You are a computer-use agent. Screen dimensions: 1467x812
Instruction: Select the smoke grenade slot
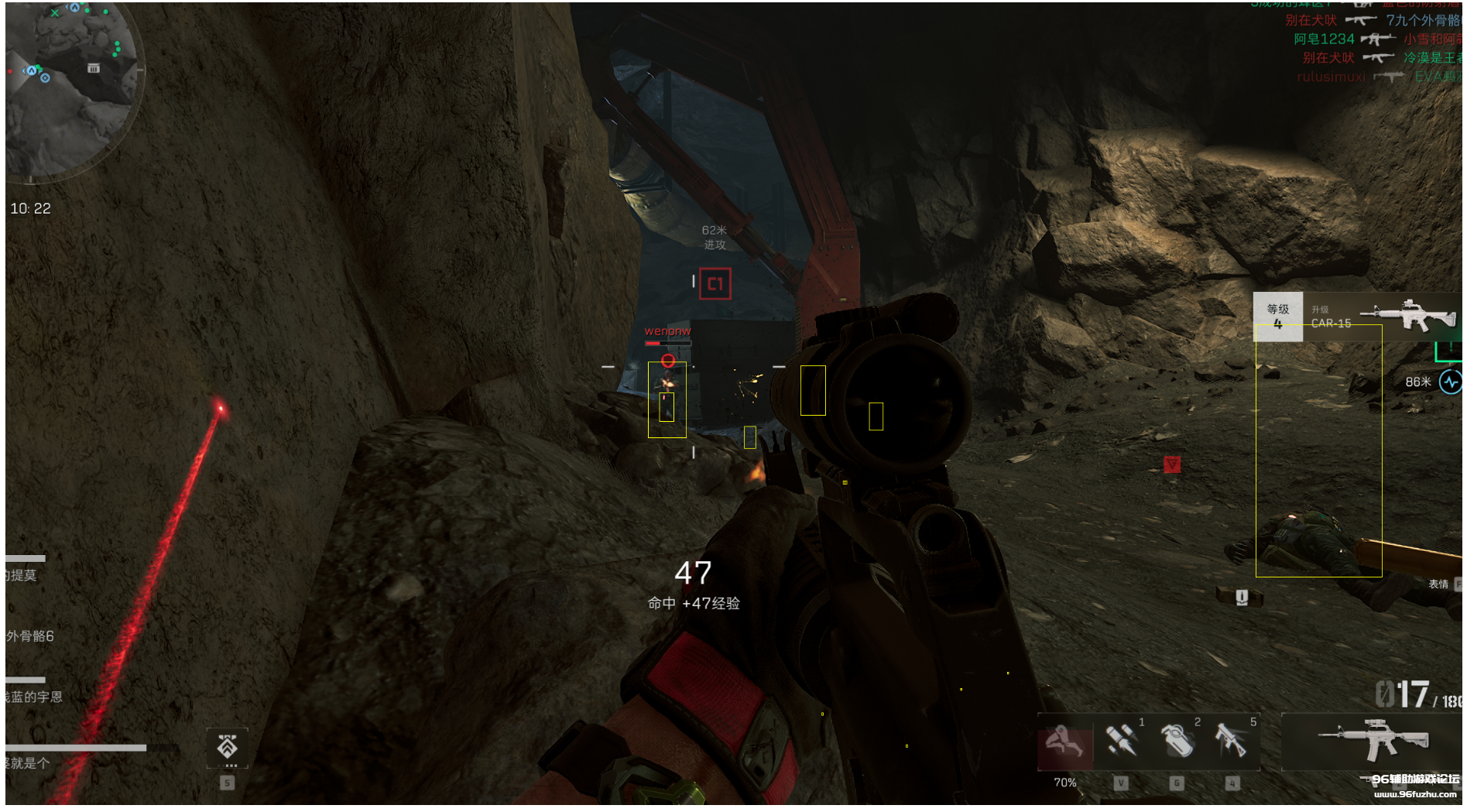point(1177,741)
